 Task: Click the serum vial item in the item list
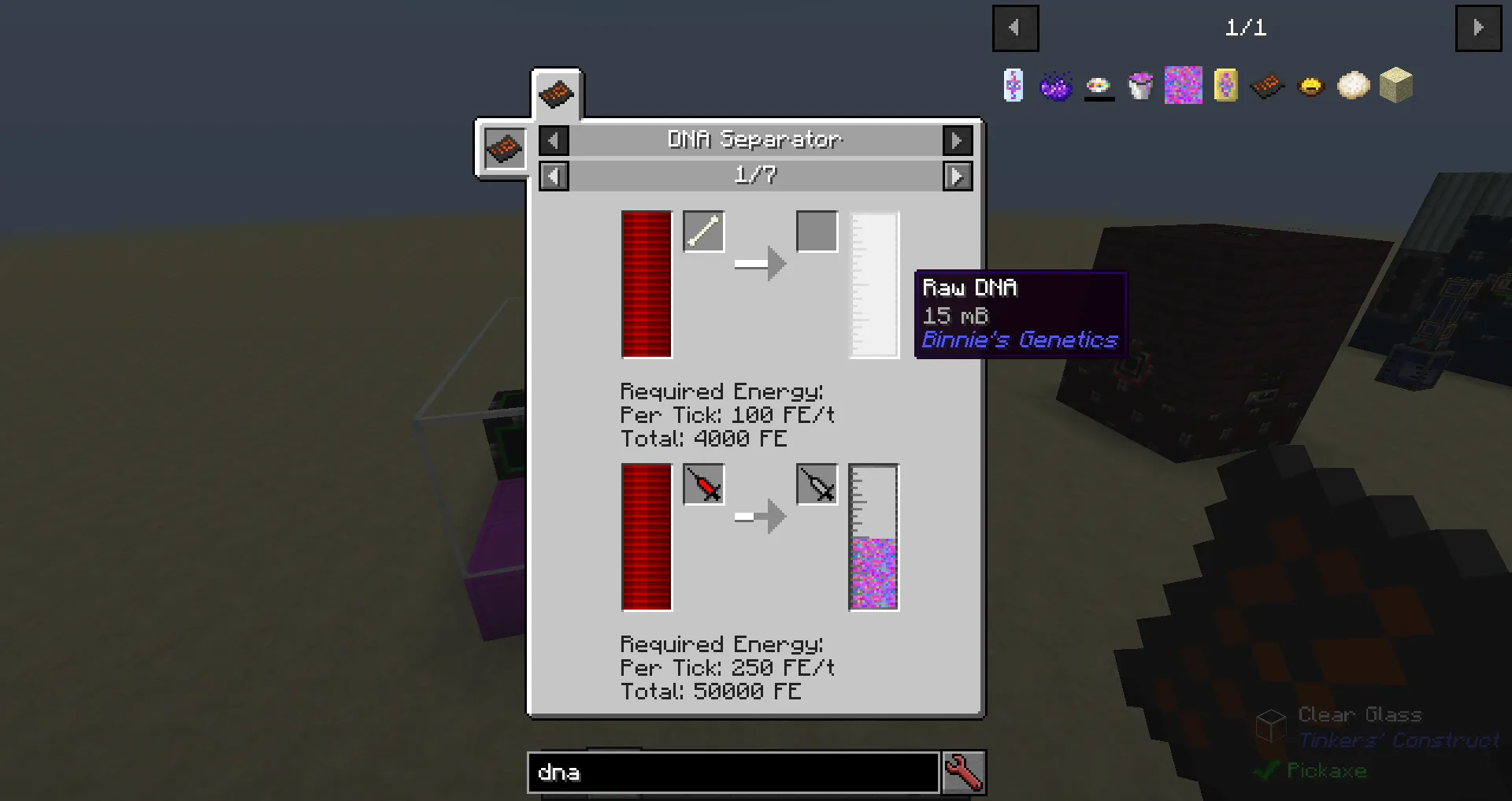1013,87
